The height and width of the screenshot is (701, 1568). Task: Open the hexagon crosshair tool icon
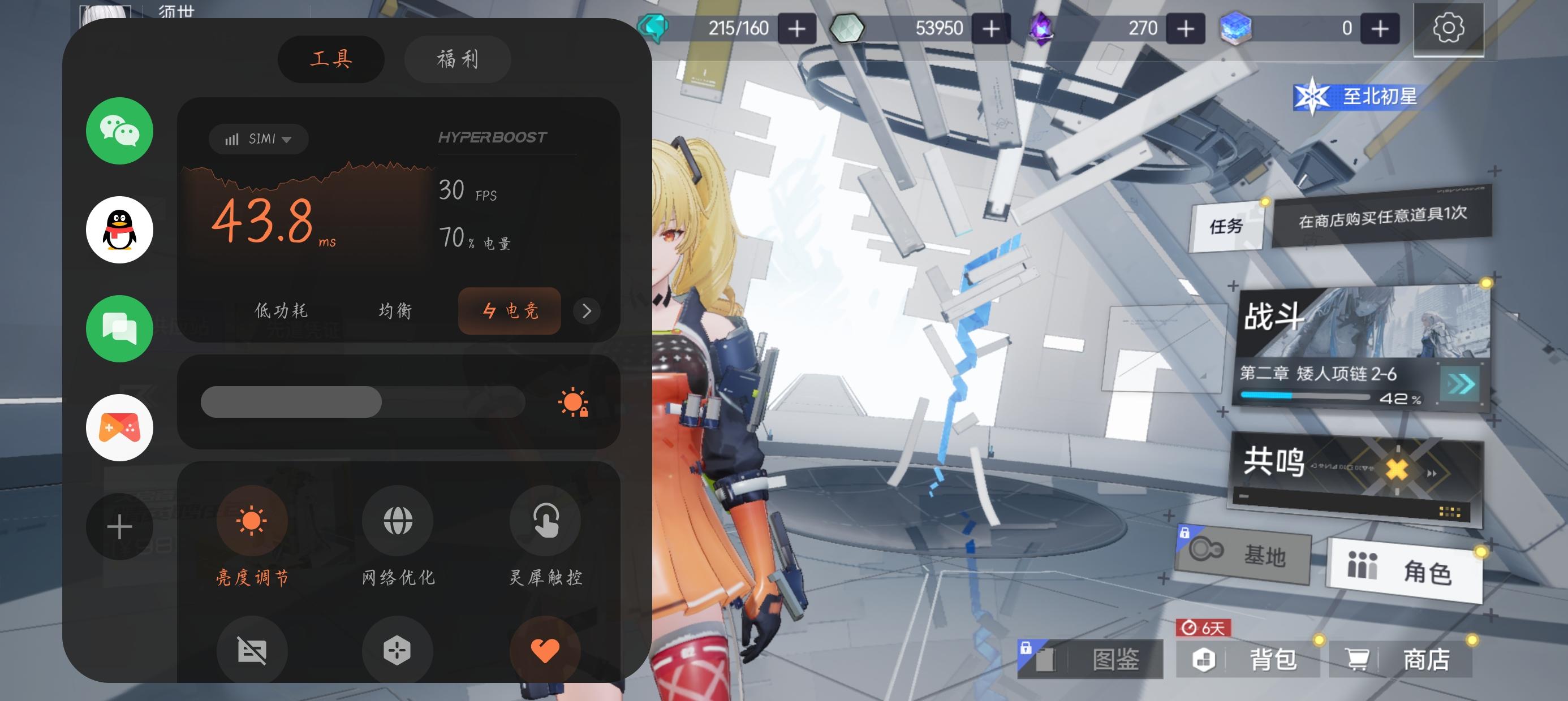tap(397, 650)
